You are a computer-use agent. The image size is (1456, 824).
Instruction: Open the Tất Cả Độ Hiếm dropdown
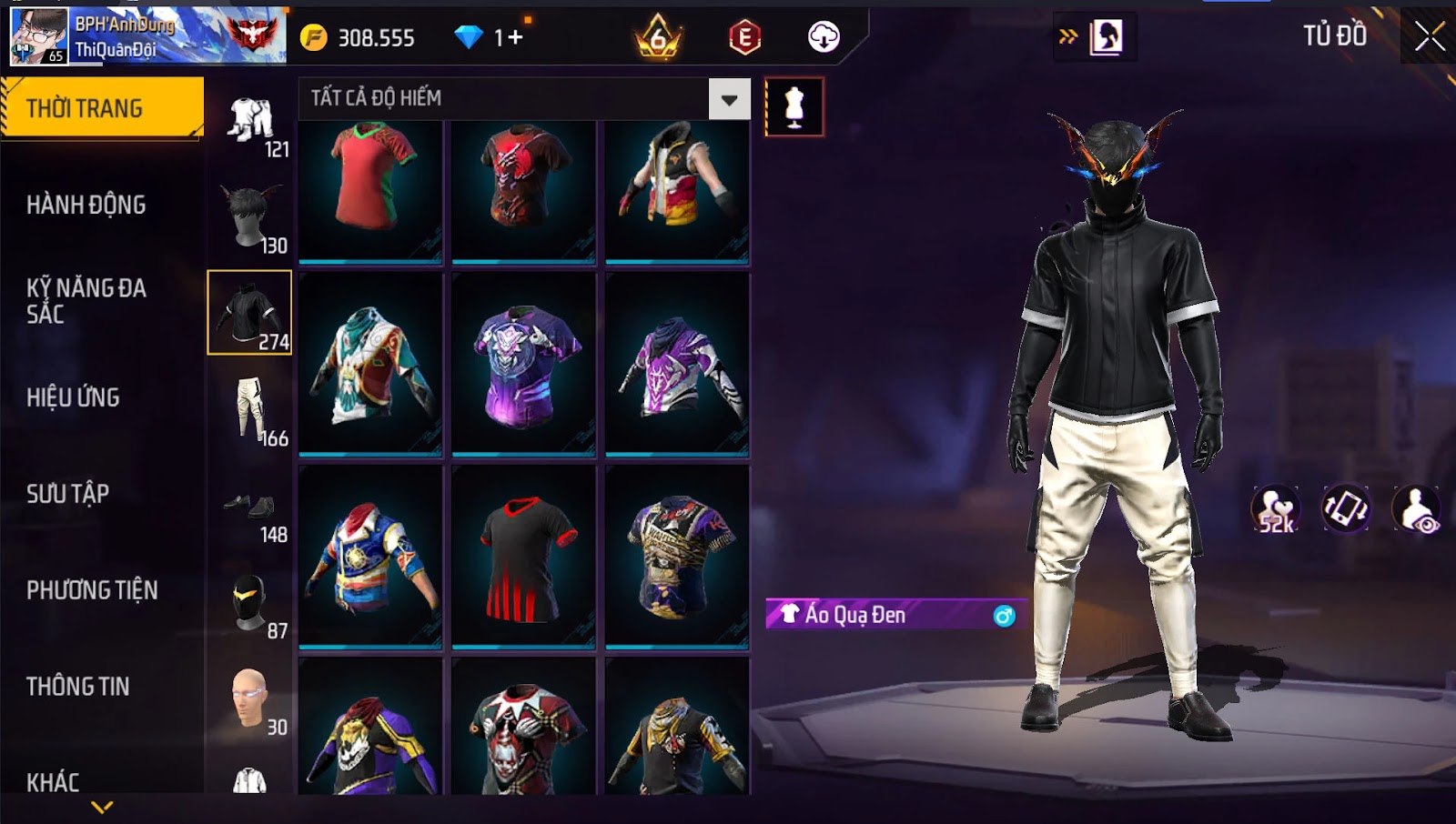[729, 99]
